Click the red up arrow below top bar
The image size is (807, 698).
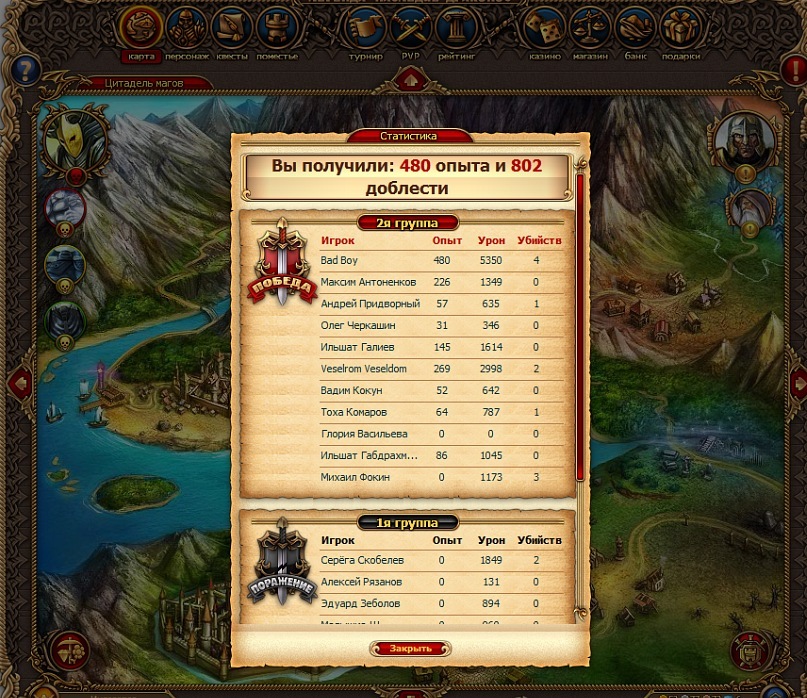click(410, 80)
